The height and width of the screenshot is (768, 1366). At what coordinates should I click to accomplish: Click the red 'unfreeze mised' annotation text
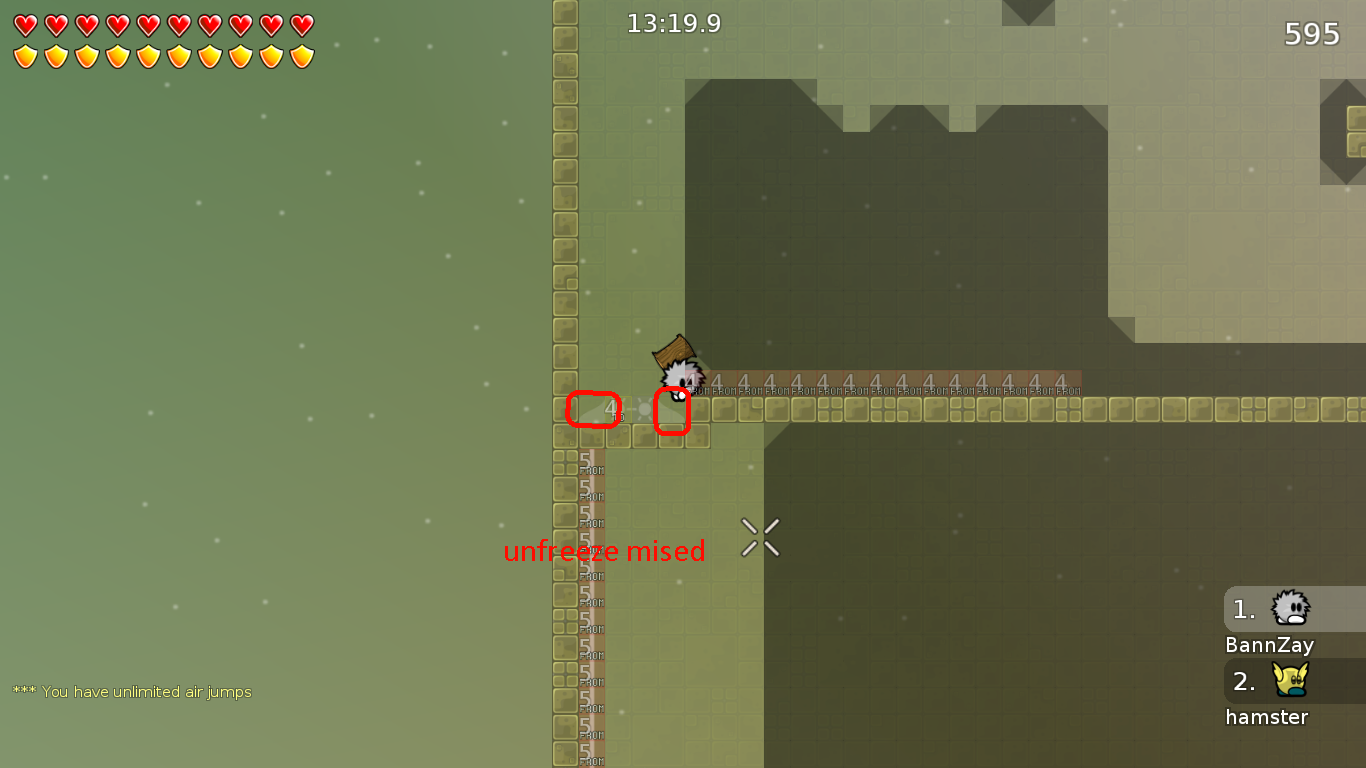605,550
